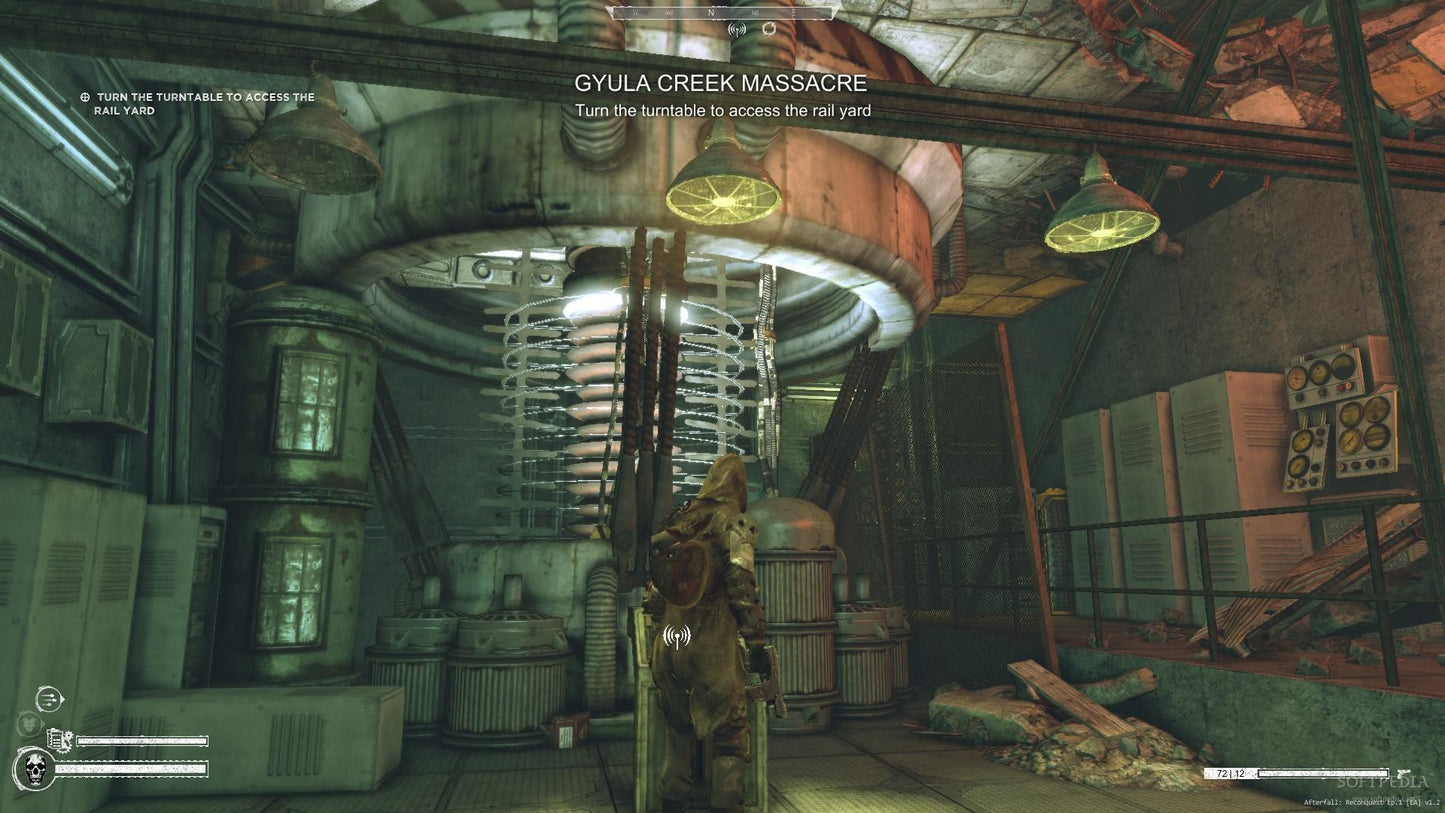Click the radio antenna icon below the compass

click(x=738, y=29)
